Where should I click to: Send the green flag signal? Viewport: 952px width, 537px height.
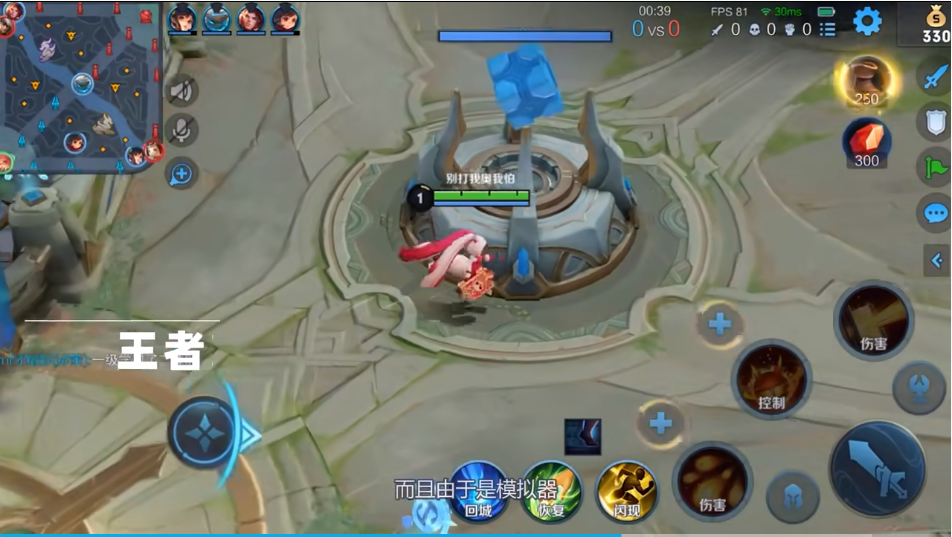pos(935,166)
